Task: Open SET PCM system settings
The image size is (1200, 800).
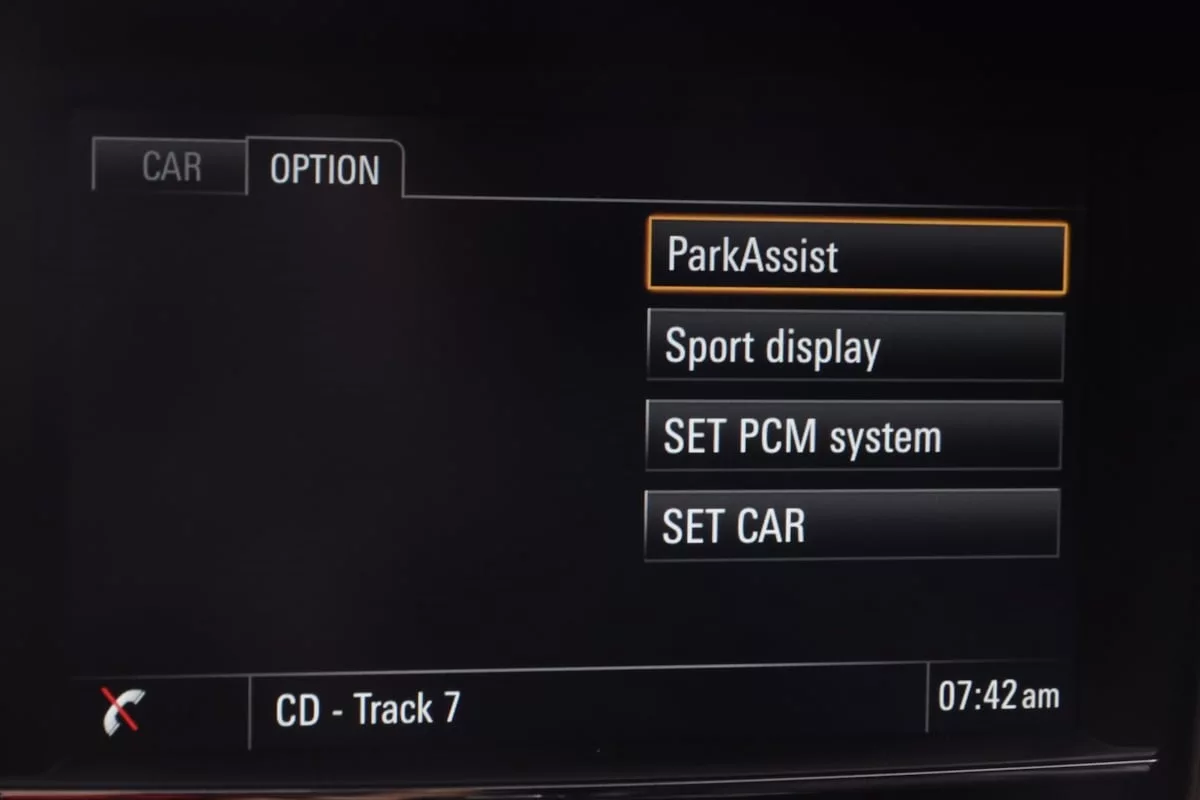Action: [853, 436]
